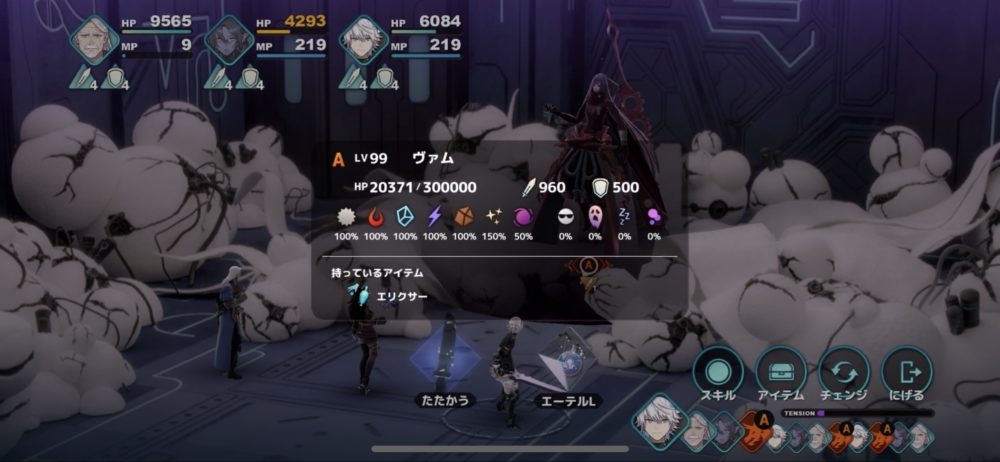Click the enemy's lightning resistance icon
The image size is (1000, 462).
[435, 217]
